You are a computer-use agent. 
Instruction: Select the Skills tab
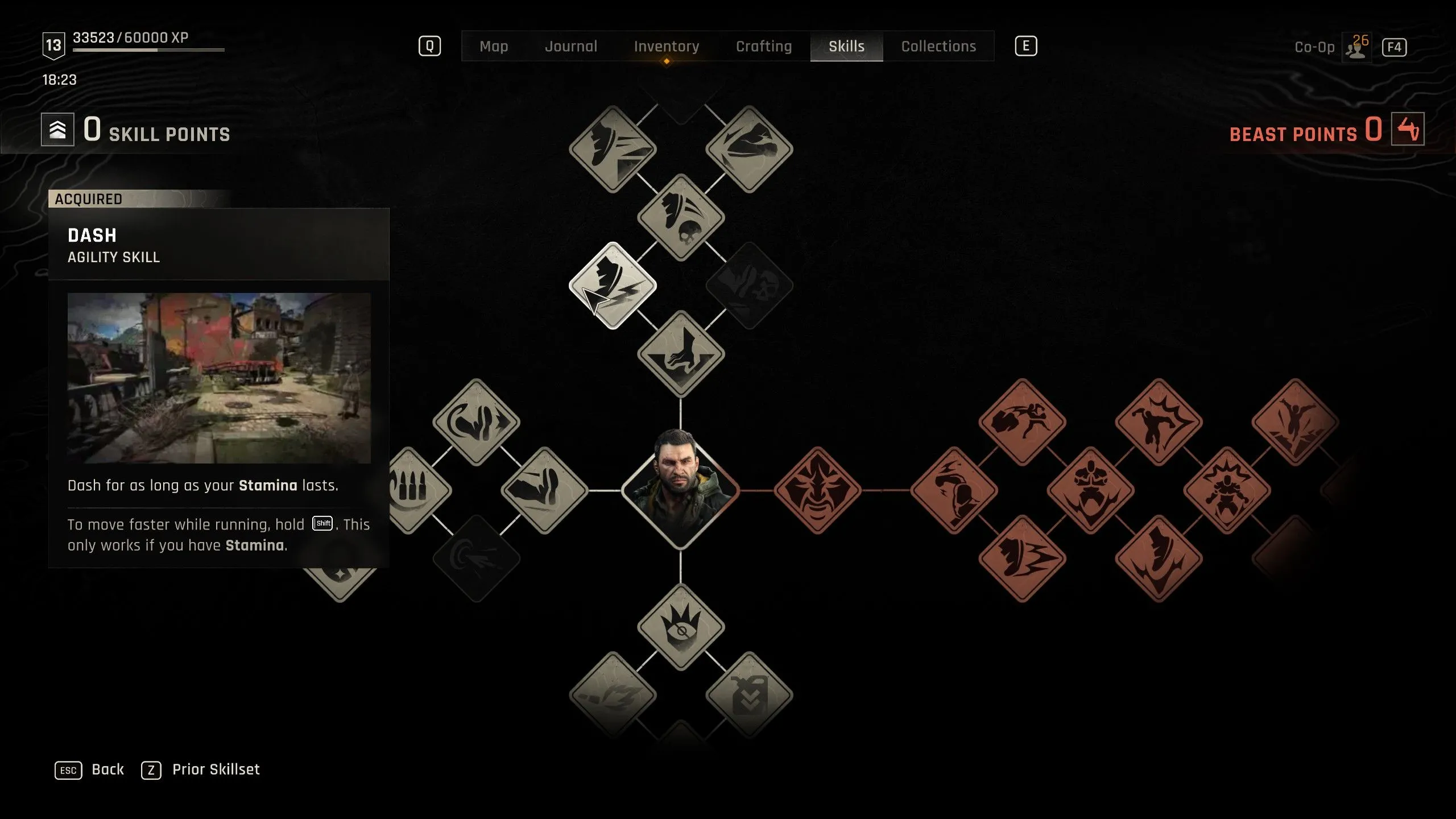(x=846, y=46)
